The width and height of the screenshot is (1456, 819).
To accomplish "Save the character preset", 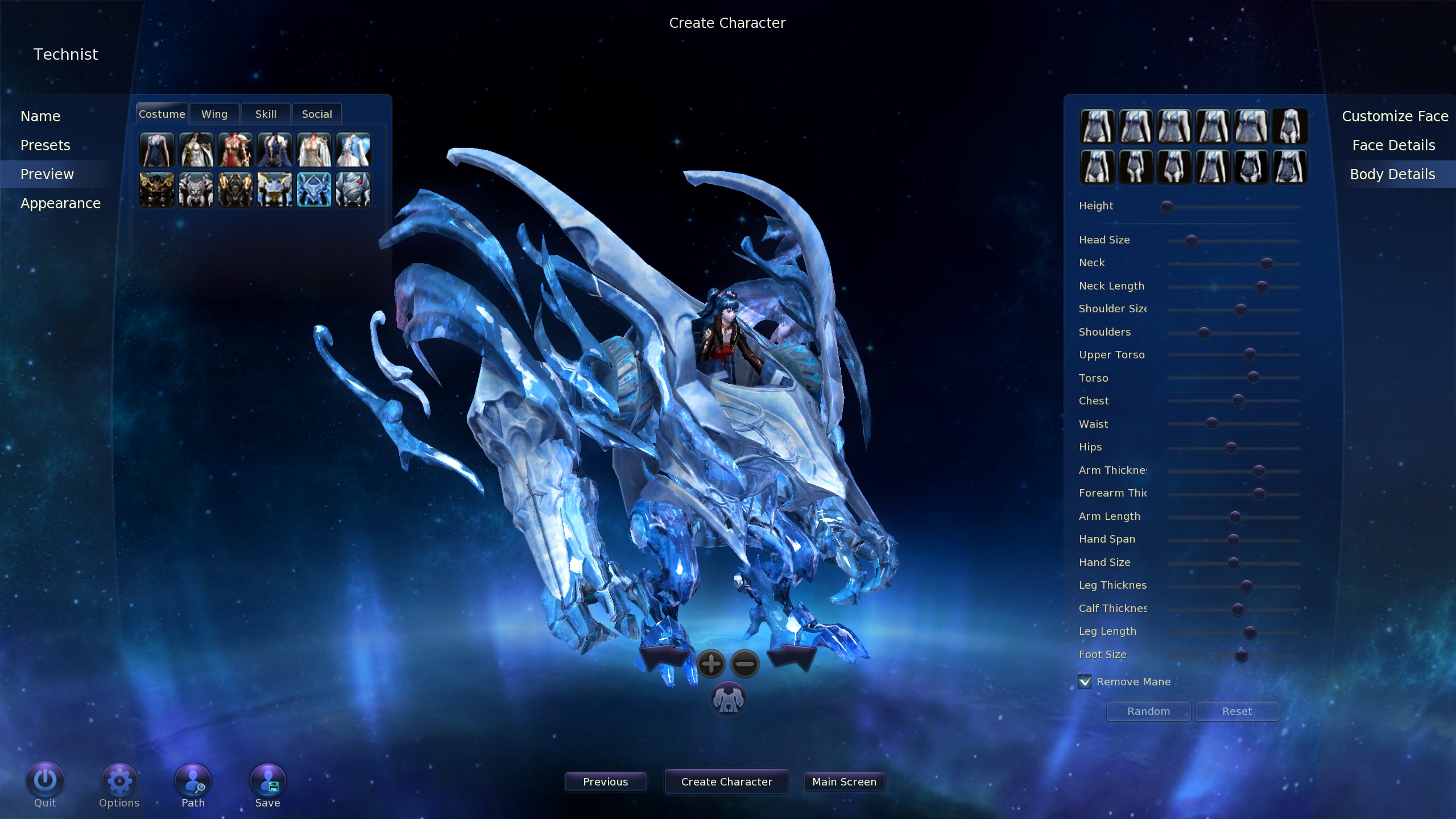I will click(x=267, y=783).
